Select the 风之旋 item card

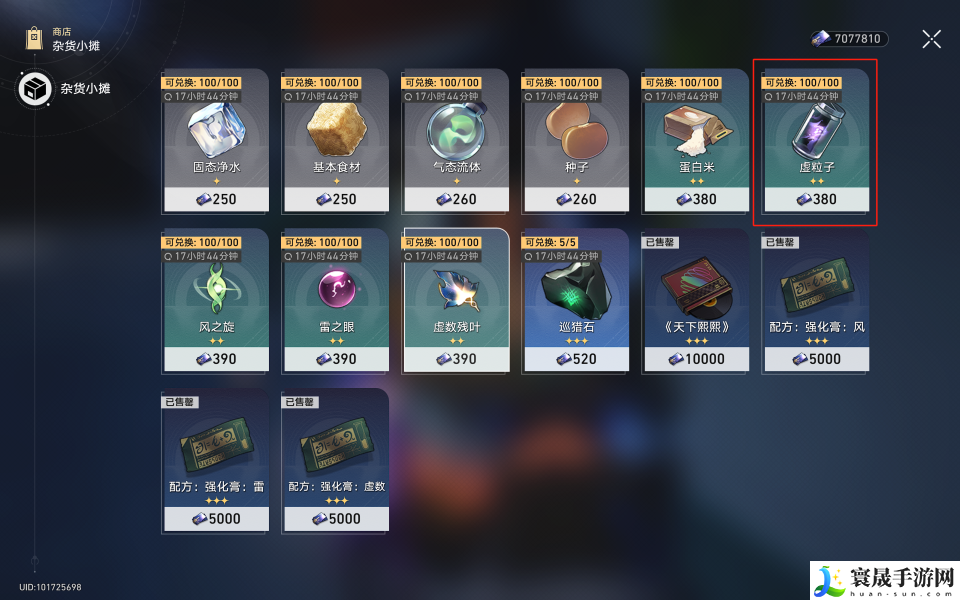(x=215, y=300)
